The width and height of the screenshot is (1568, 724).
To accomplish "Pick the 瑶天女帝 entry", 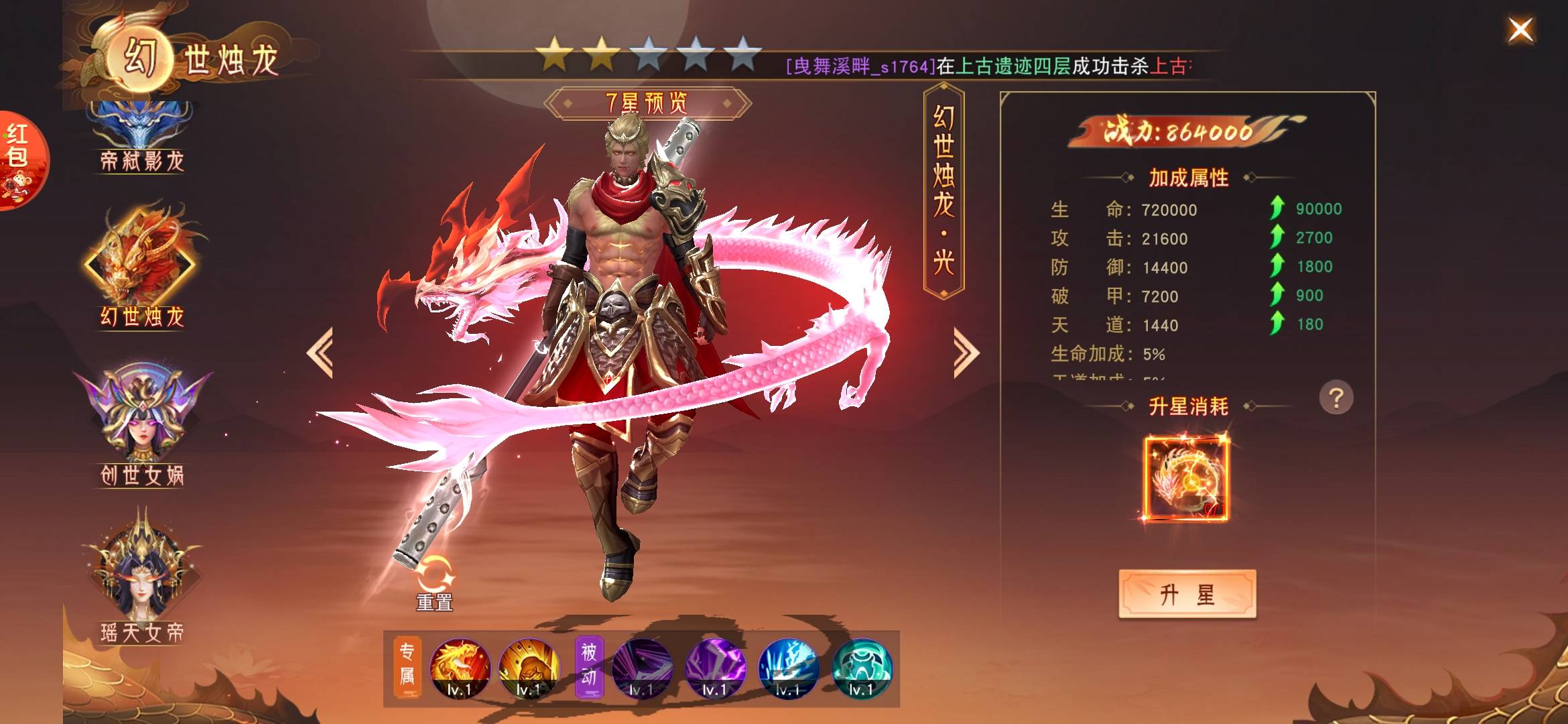I will click(x=141, y=577).
